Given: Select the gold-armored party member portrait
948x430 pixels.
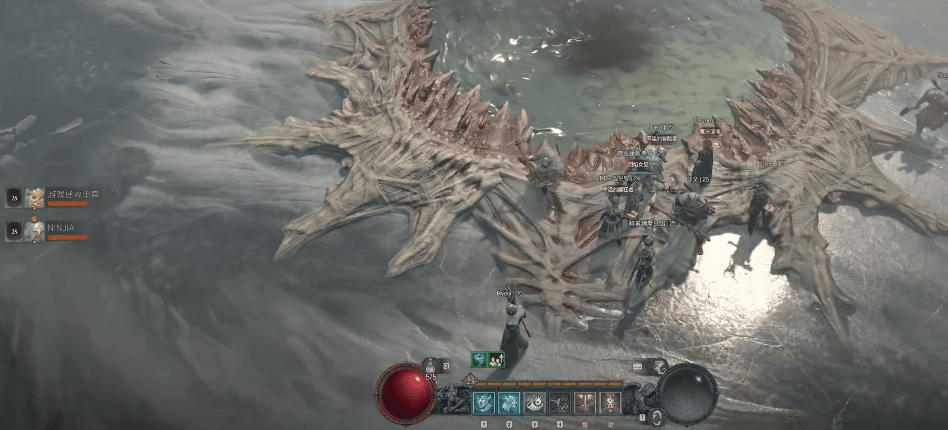Looking at the screenshot, I should 35,197.
